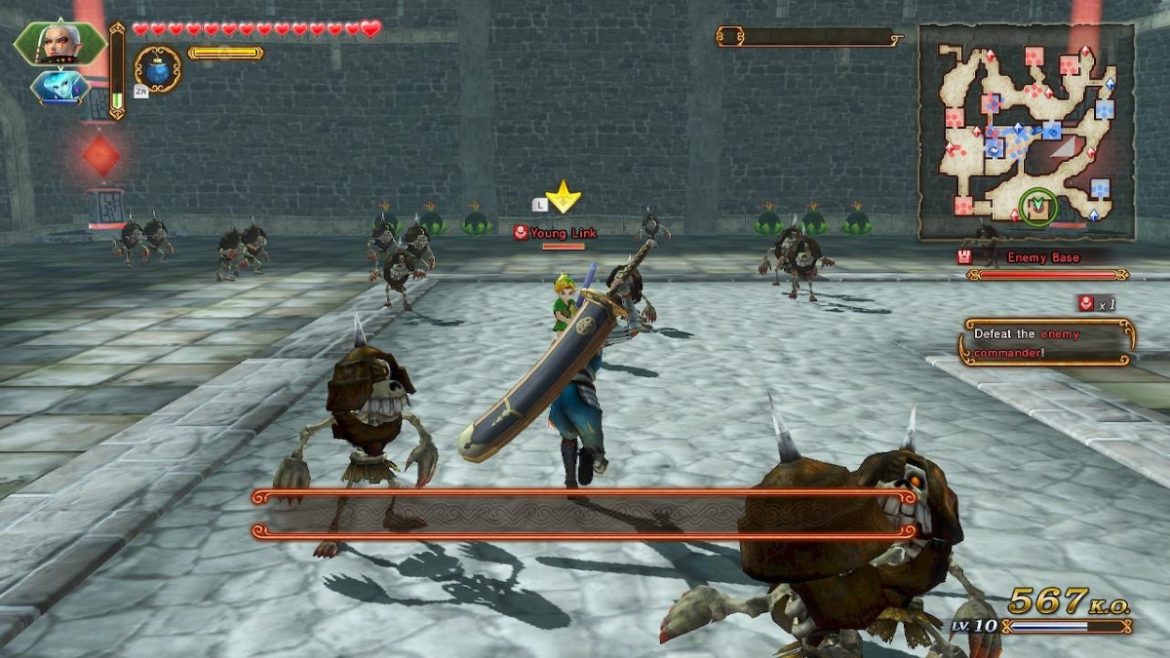
Task: Select Impa's character portrait
Action: tap(58, 43)
